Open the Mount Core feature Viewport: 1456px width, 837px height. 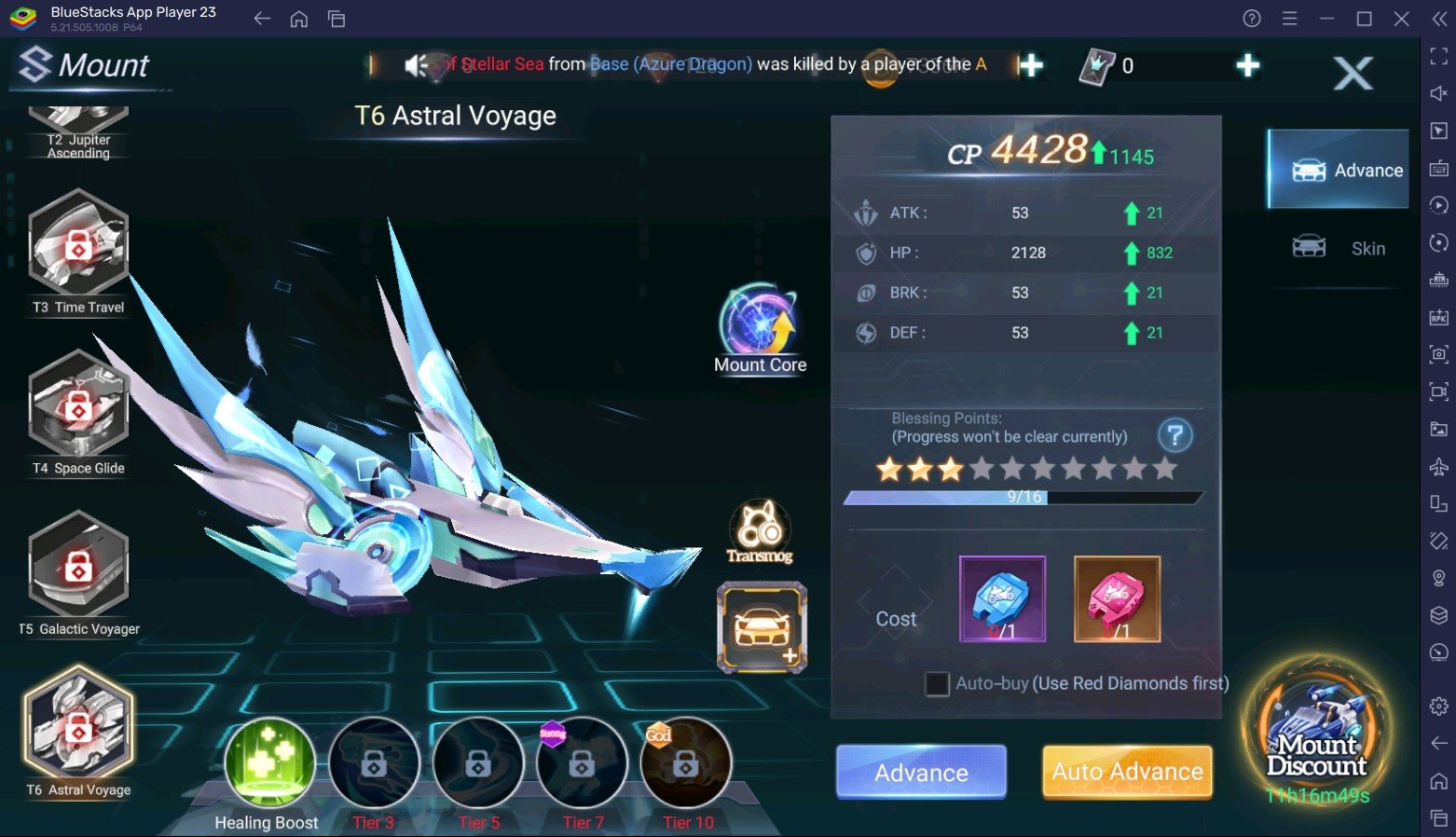point(760,322)
